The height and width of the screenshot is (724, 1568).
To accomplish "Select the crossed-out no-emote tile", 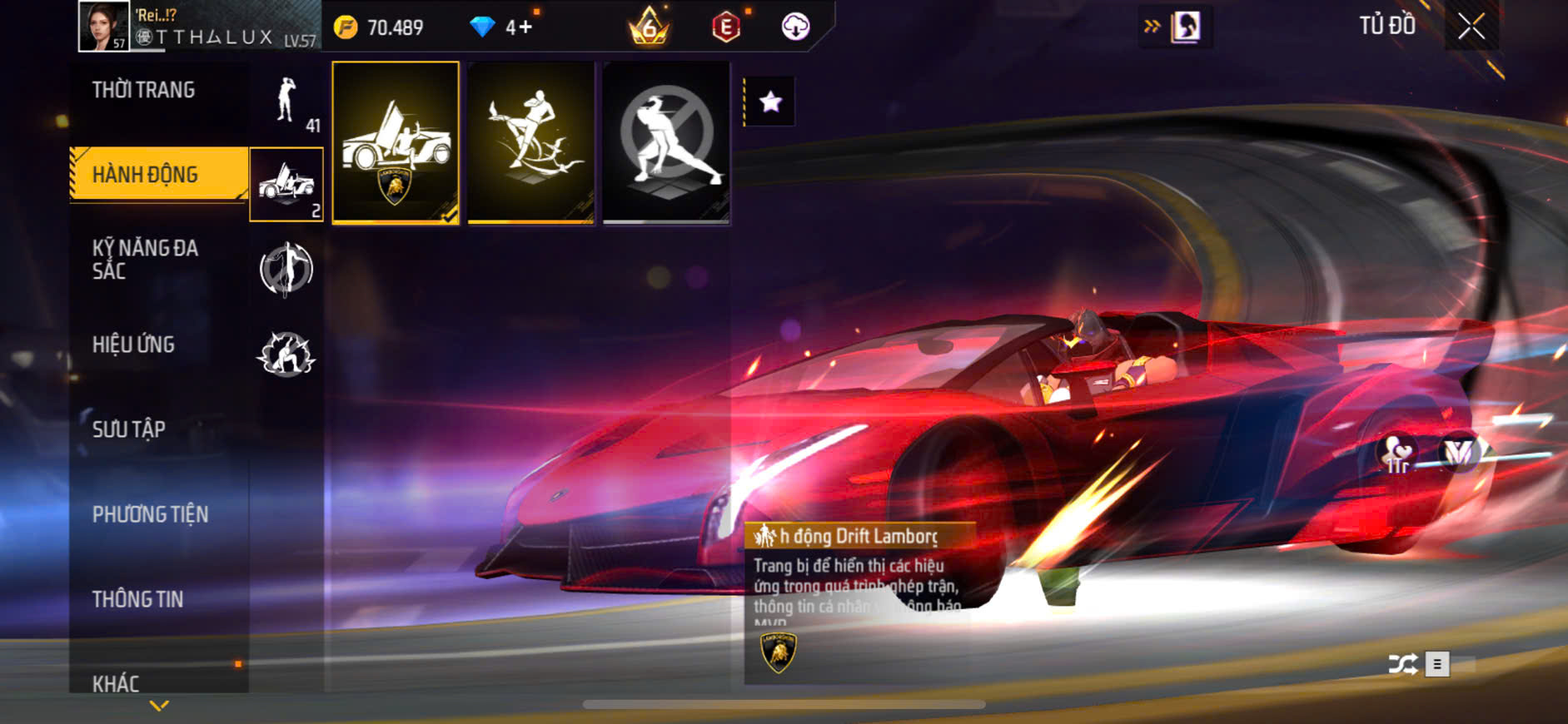I will click(666, 142).
